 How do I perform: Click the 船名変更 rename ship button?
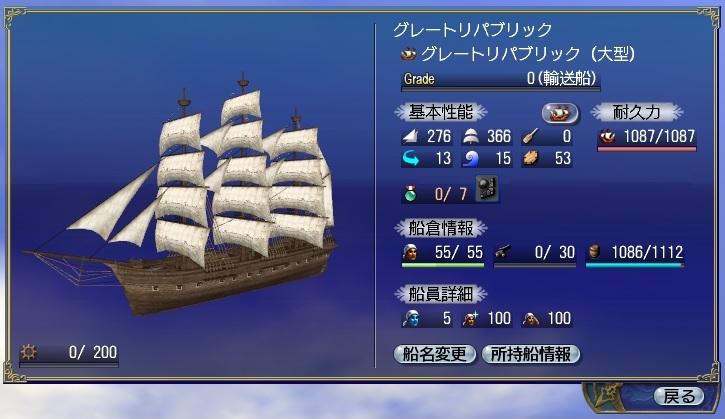(x=435, y=354)
